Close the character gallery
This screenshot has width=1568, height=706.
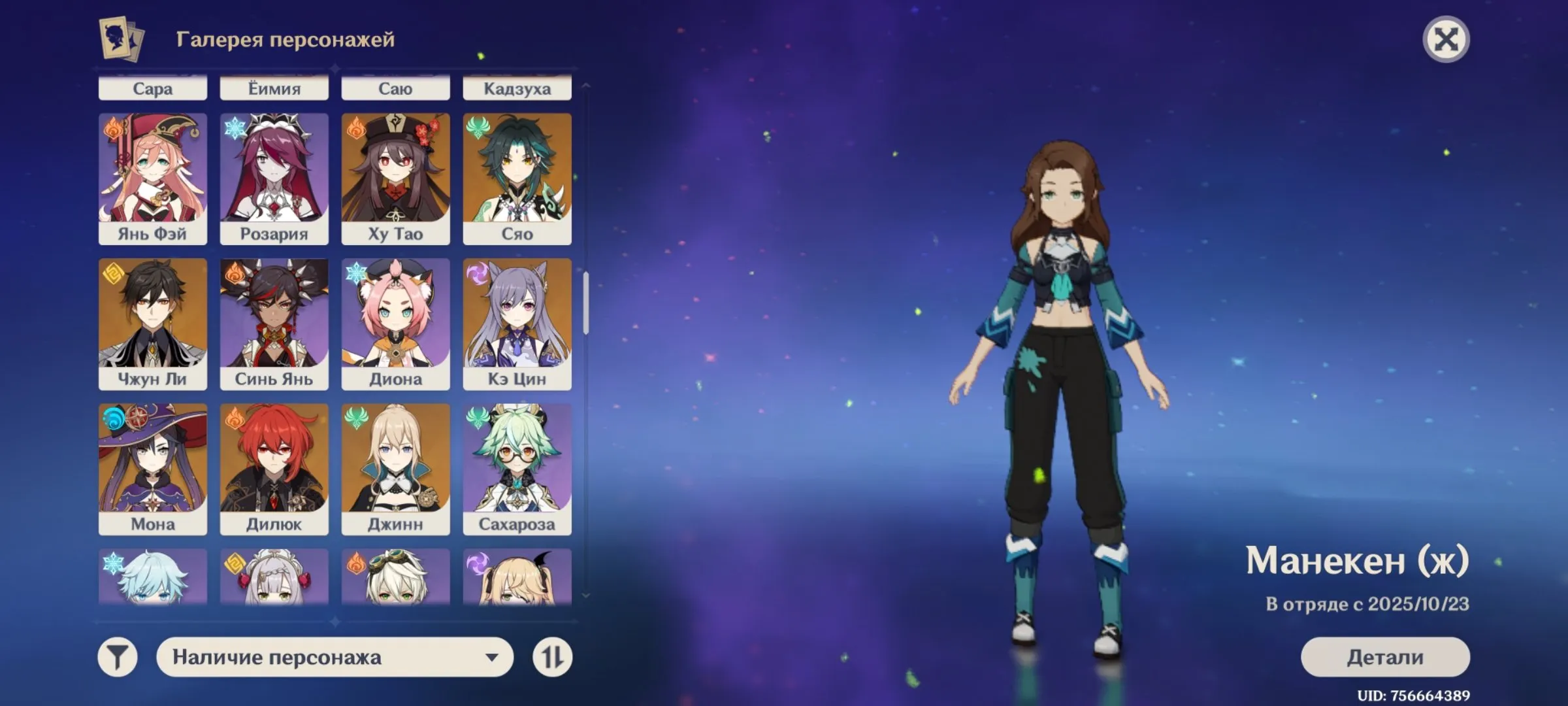point(1446,40)
